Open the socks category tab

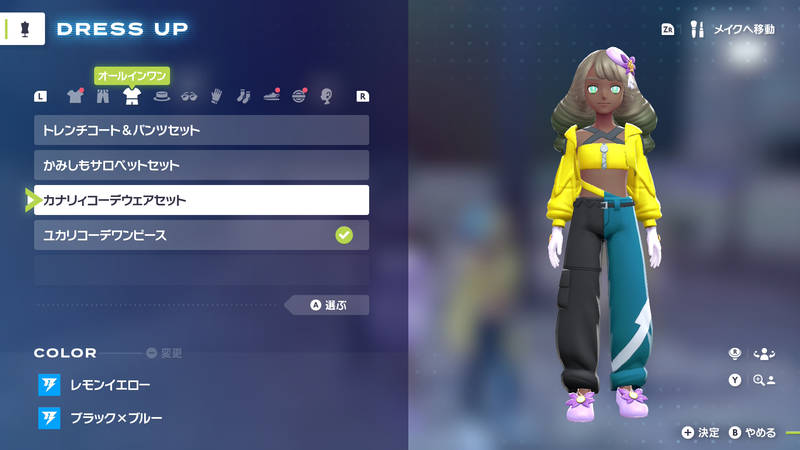[x=243, y=97]
